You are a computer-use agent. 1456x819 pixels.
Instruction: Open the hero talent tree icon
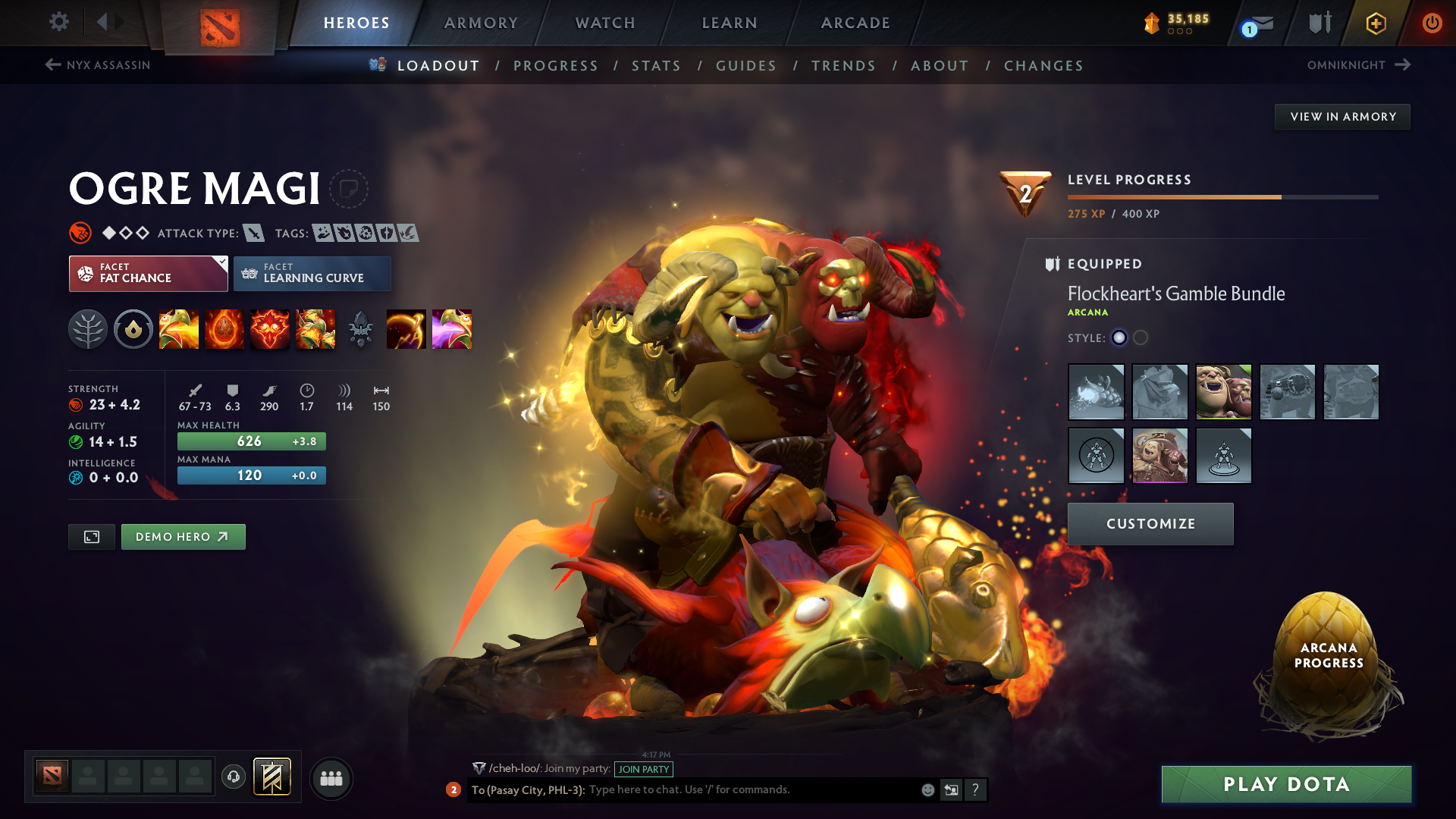click(88, 329)
